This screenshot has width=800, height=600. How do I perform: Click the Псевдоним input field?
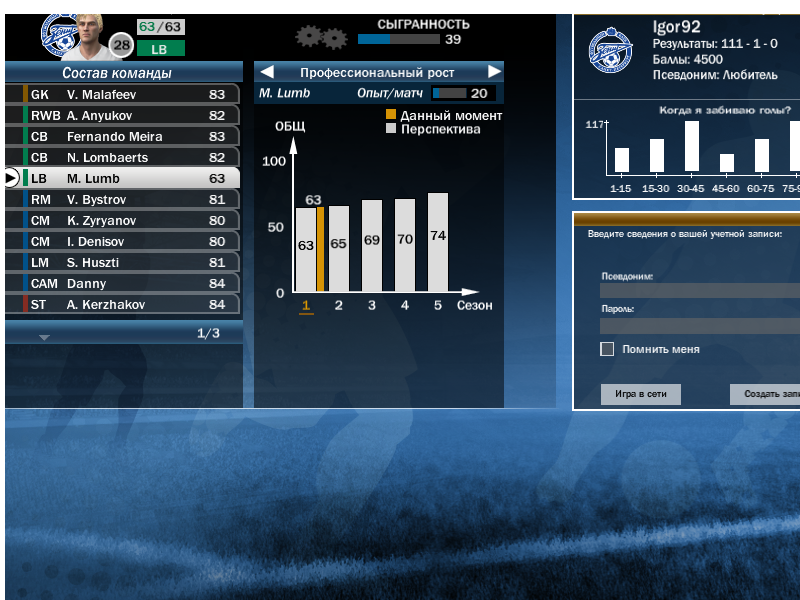pyautogui.click(x=699, y=290)
